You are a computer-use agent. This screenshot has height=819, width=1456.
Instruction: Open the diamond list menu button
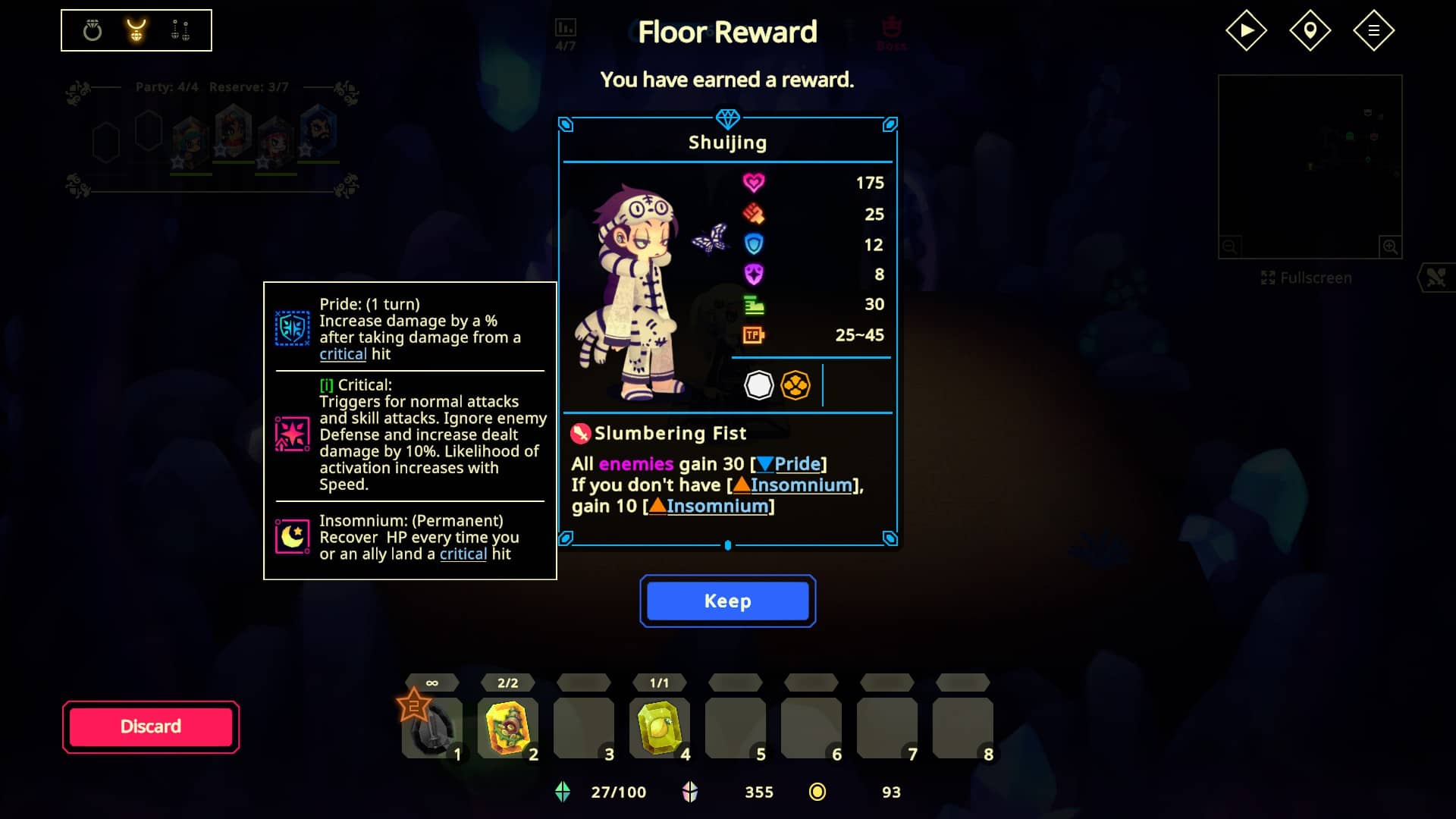tap(1373, 30)
